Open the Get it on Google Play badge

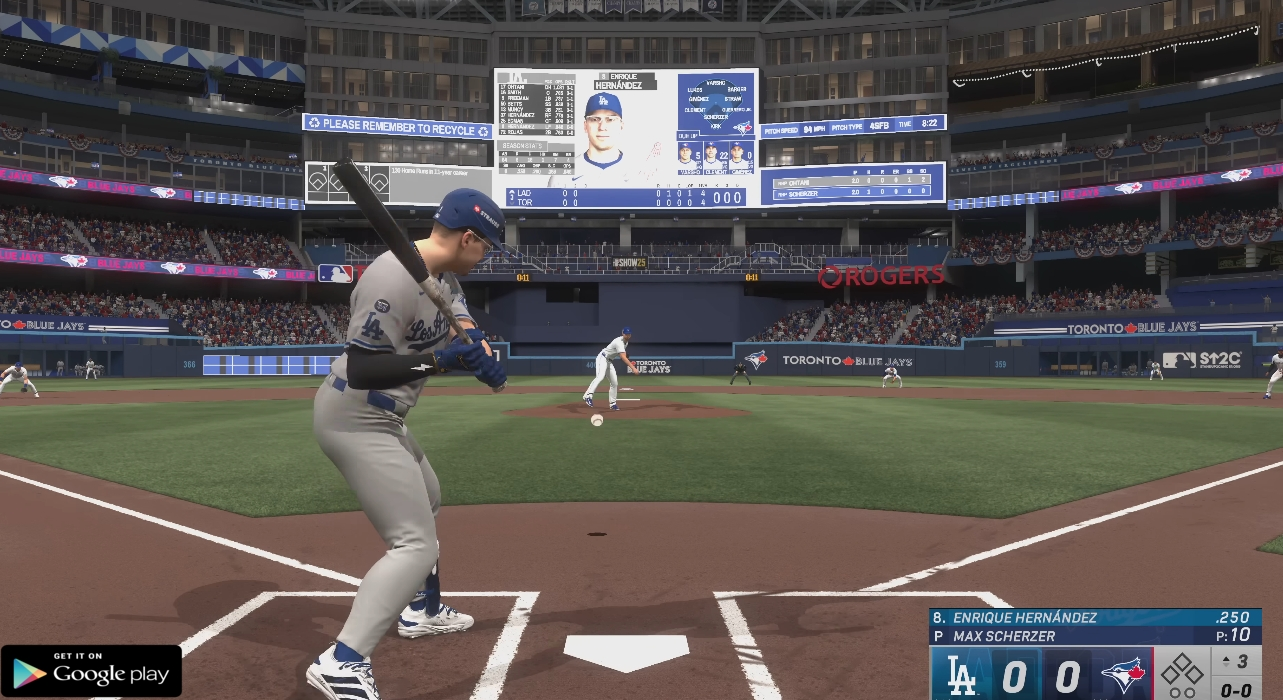point(91,671)
